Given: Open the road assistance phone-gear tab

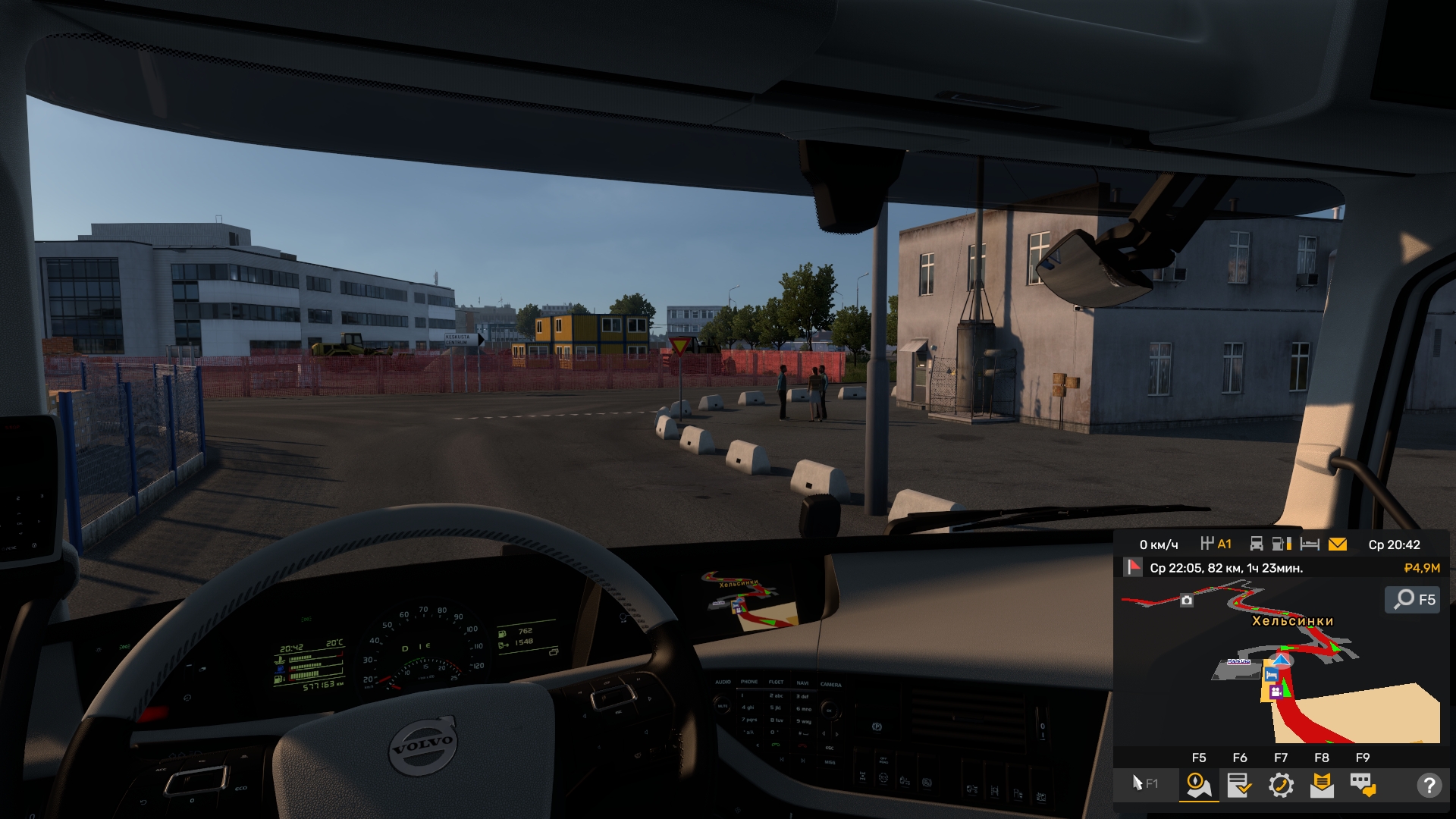Looking at the screenshot, I should [1281, 785].
